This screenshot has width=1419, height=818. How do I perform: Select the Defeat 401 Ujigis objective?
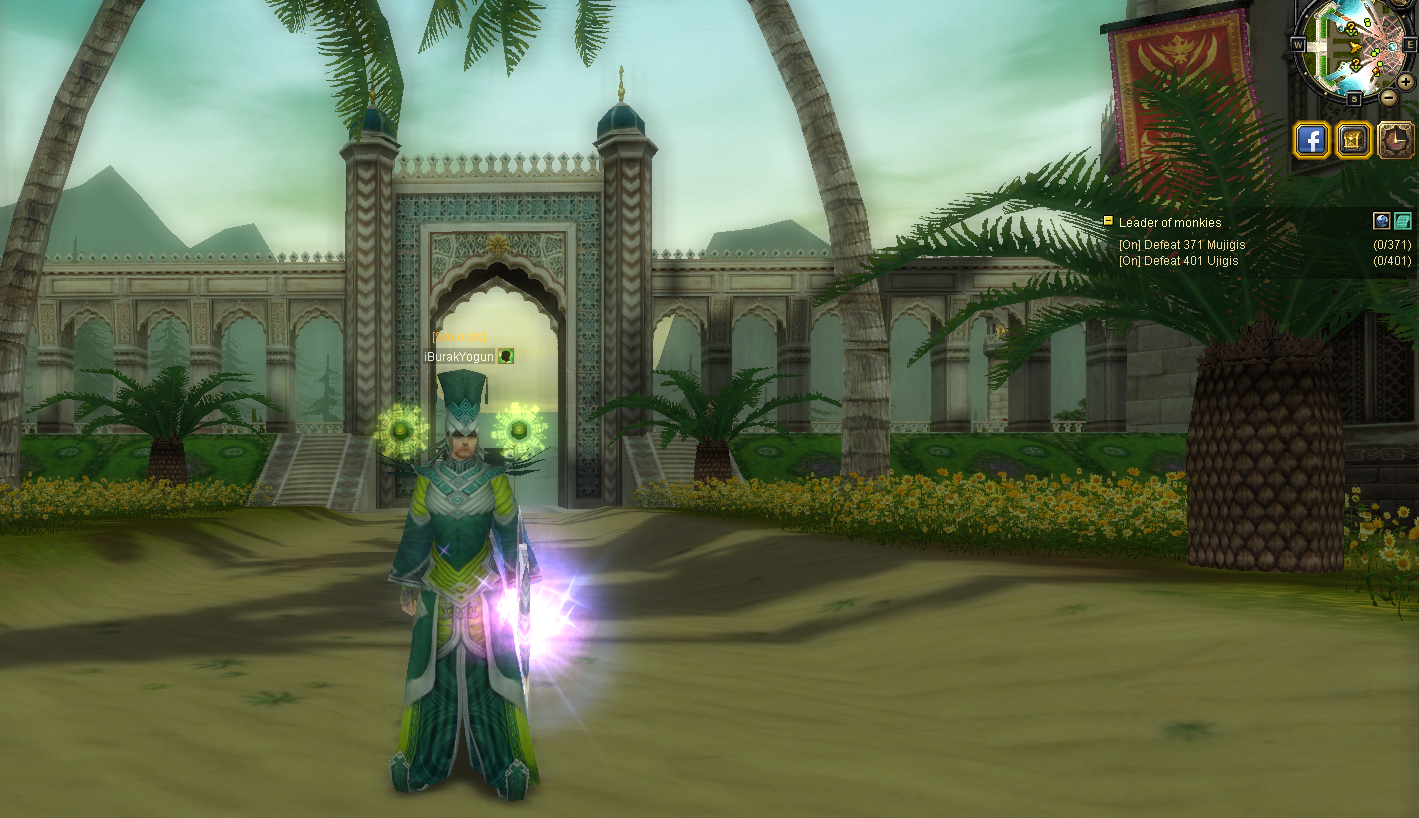(x=1178, y=261)
